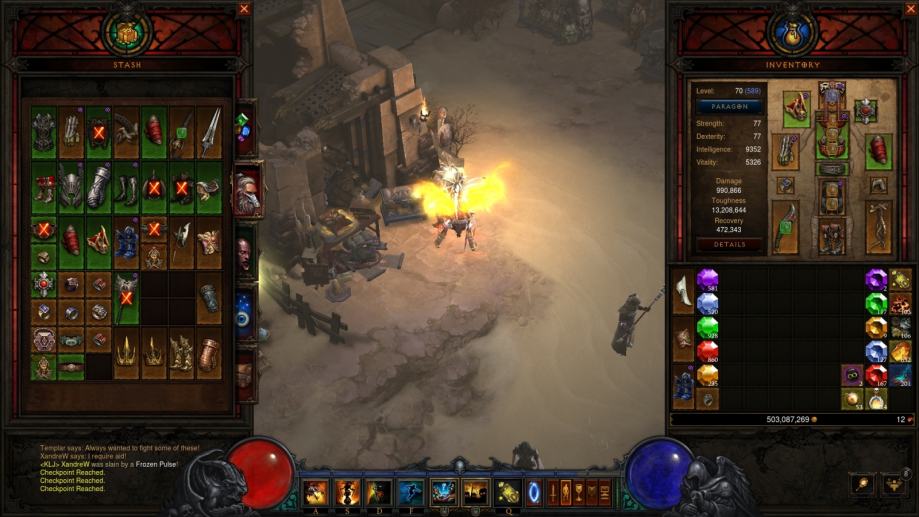Close the Stash panel
919x517 pixels.
244,9
